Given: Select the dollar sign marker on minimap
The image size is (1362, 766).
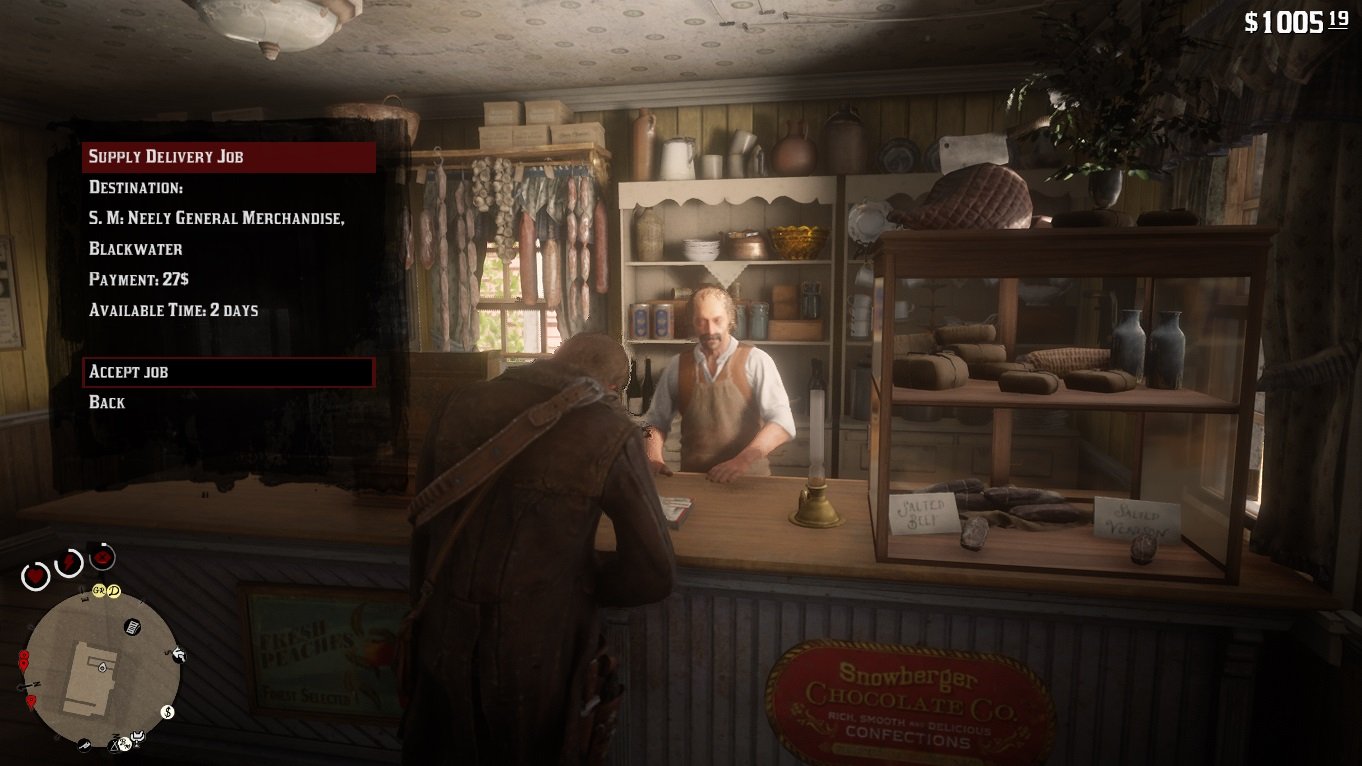Looking at the screenshot, I should point(168,712).
